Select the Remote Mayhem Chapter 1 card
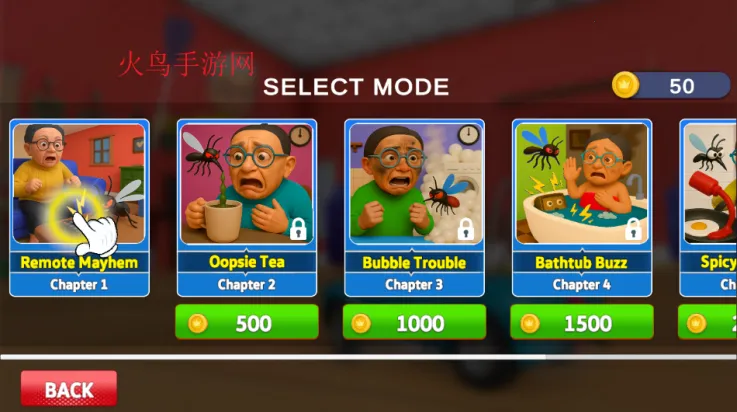This screenshot has width=737, height=412. [x=80, y=208]
